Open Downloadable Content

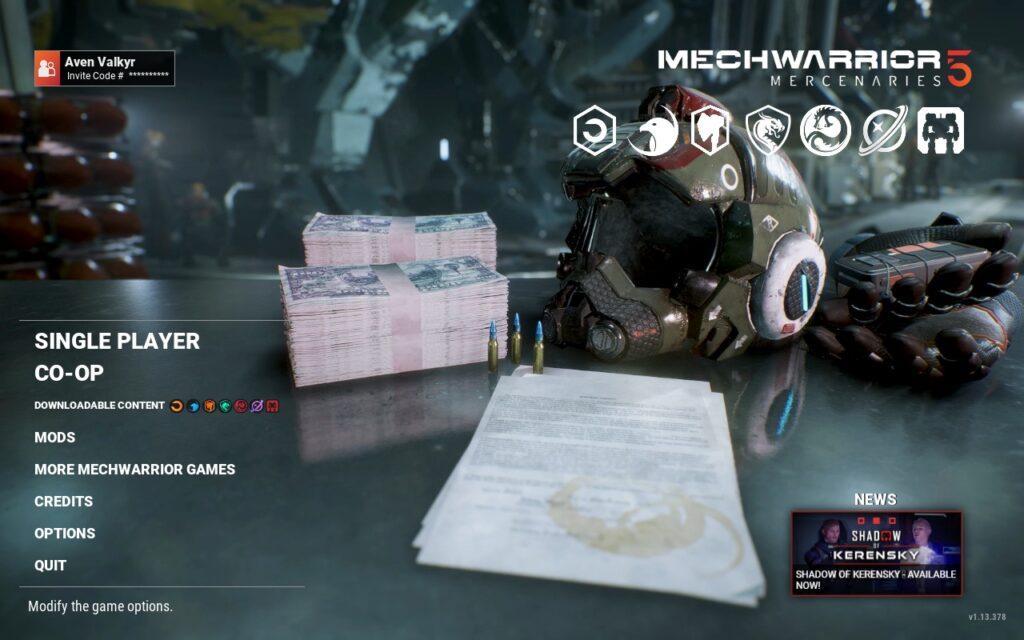point(99,405)
